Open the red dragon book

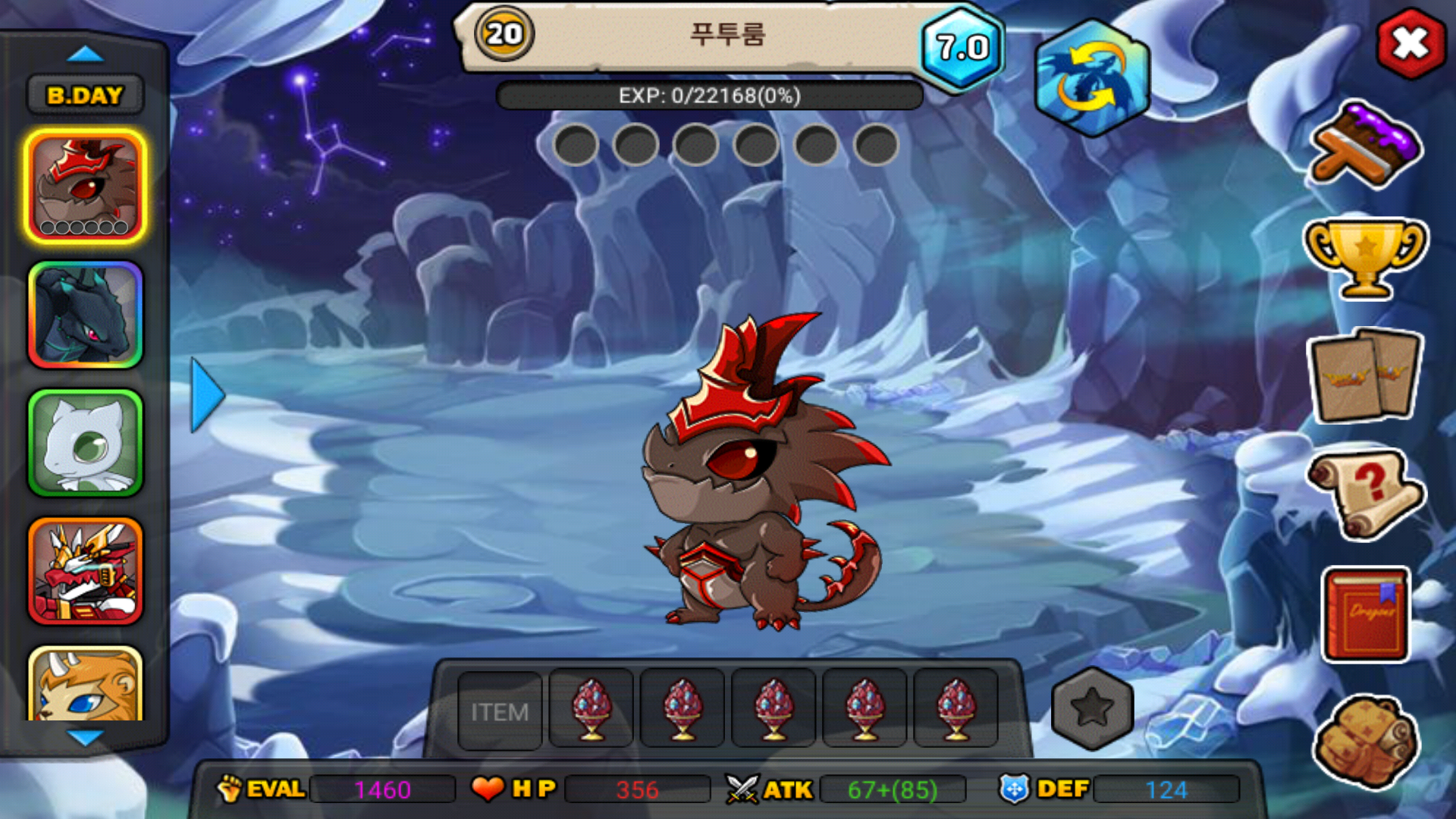click(1367, 614)
